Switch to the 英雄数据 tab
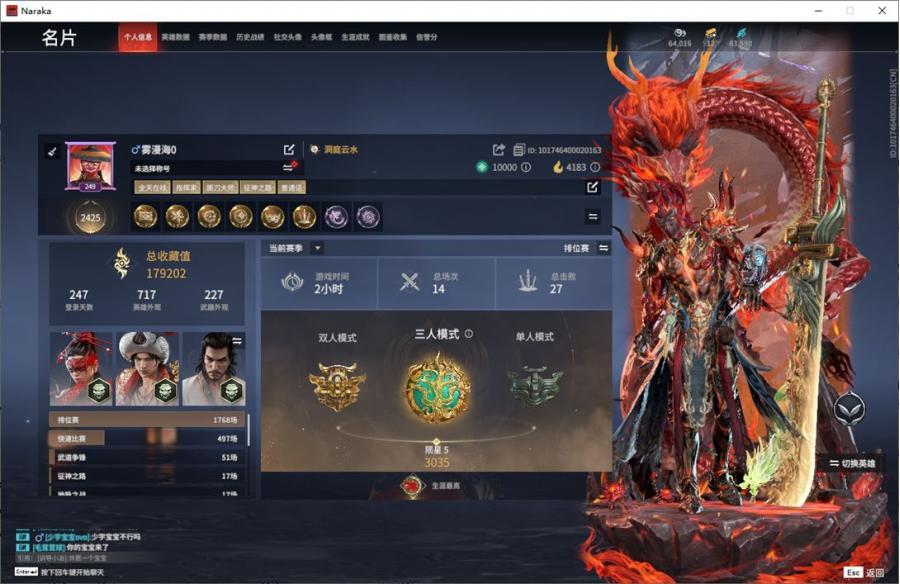This screenshot has width=900, height=584. [x=175, y=38]
